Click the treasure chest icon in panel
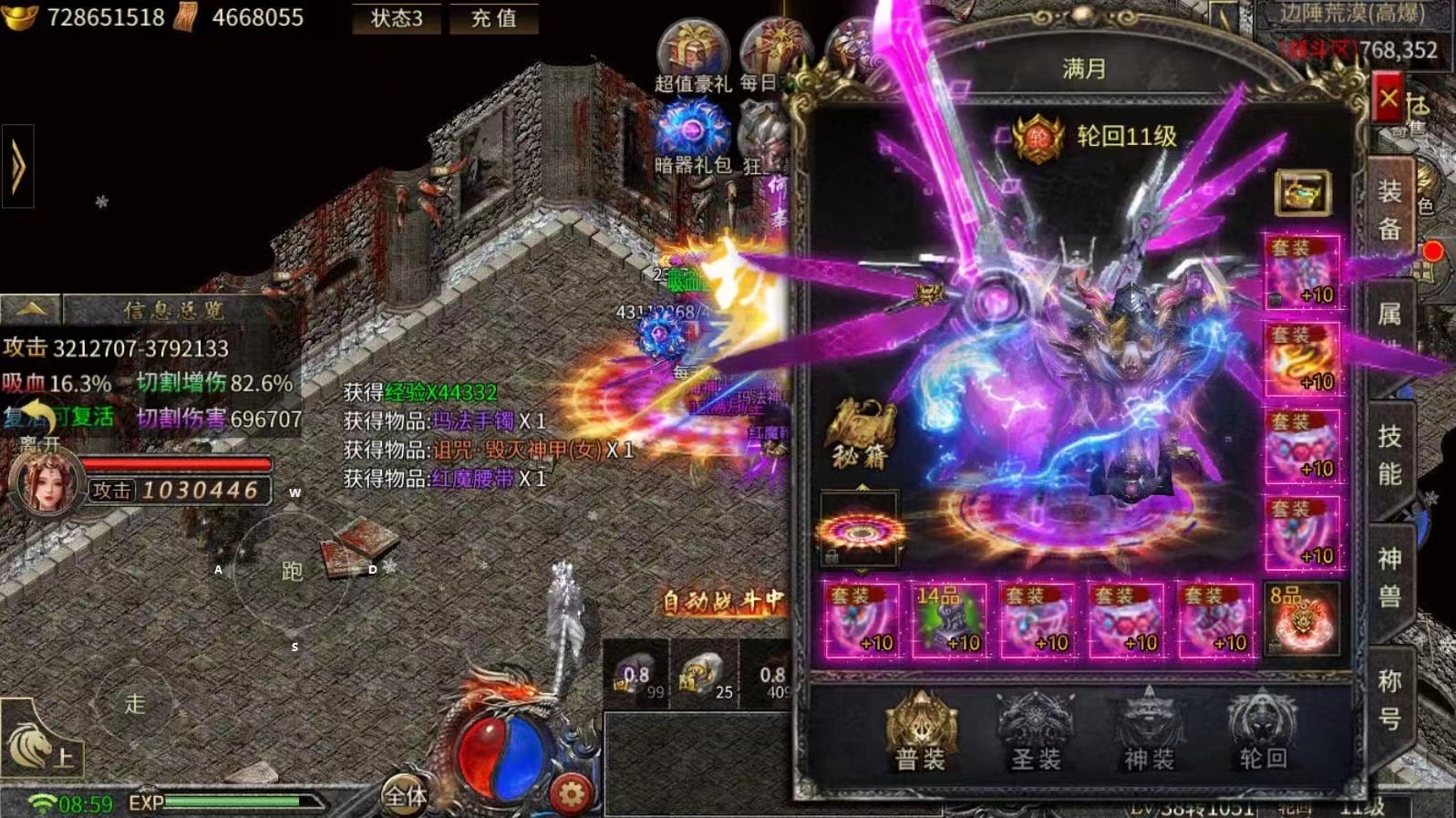 [1302, 192]
